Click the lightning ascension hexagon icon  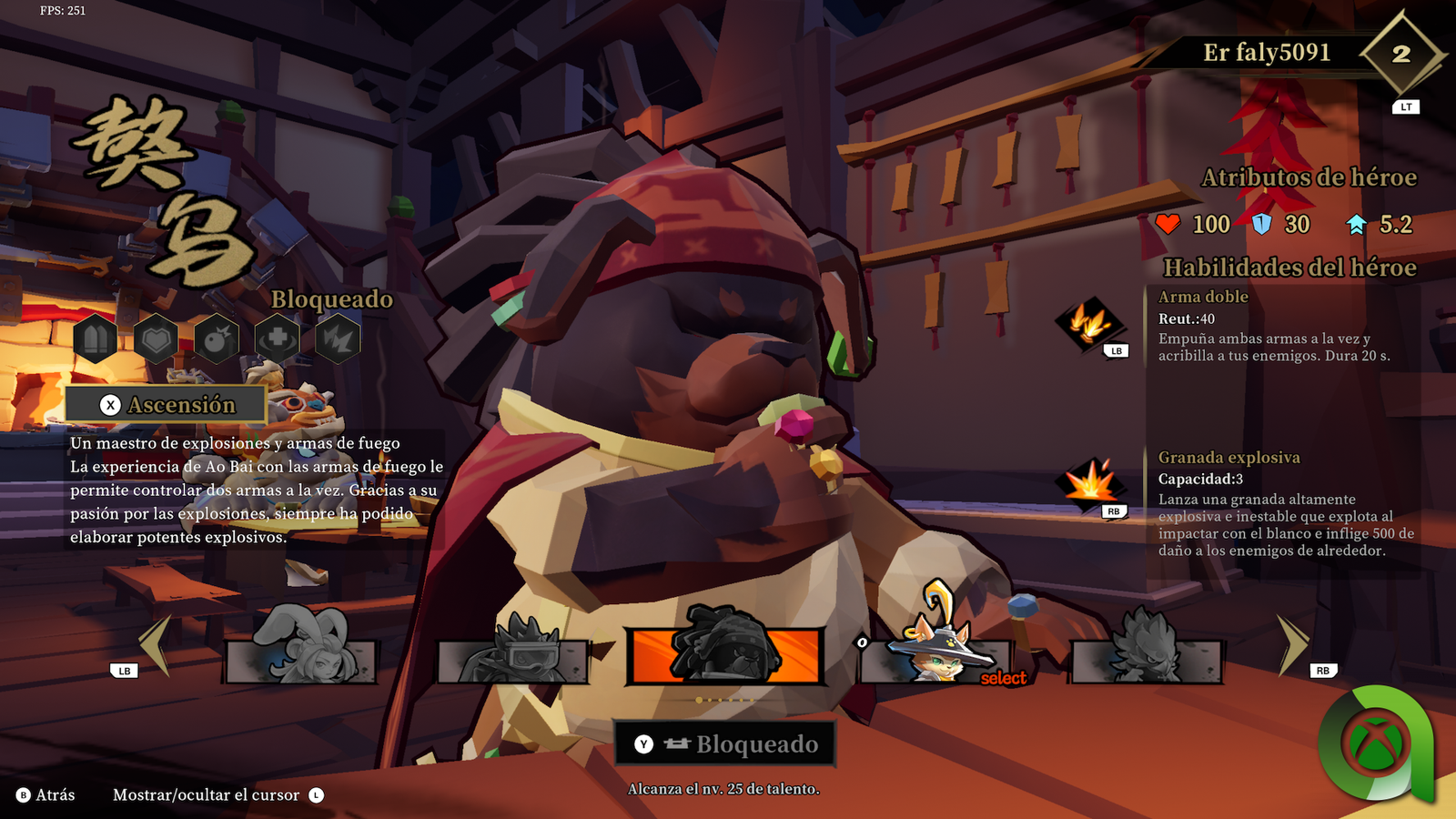tap(338, 339)
